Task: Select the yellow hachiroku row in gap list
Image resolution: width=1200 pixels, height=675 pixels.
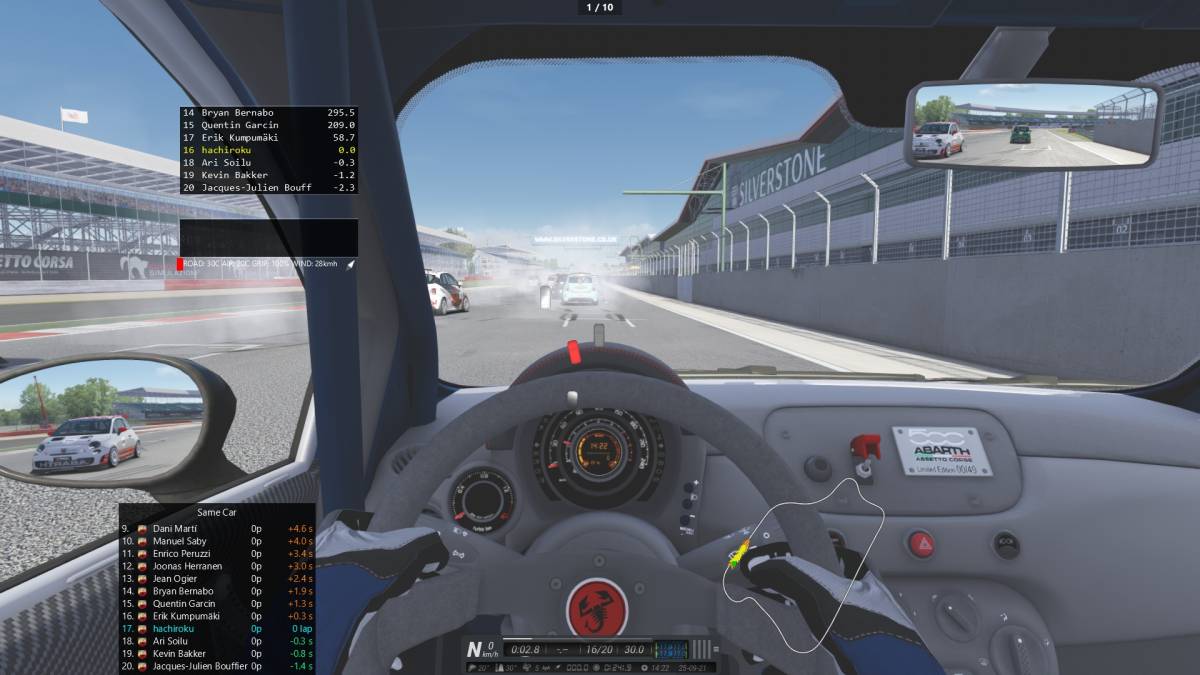Action: 268,150
